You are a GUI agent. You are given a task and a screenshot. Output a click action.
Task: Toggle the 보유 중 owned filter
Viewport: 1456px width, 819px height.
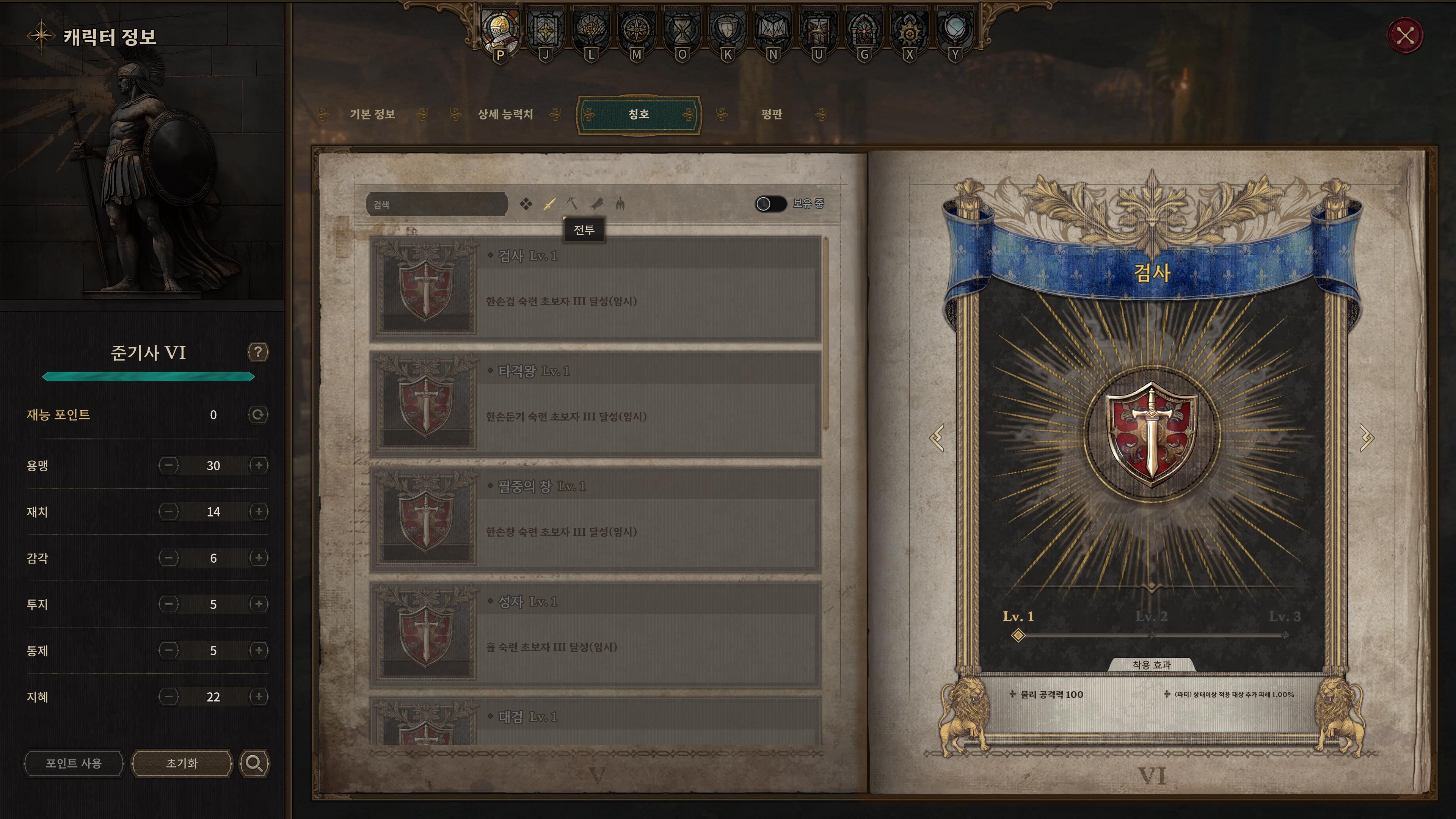(770, 204)
